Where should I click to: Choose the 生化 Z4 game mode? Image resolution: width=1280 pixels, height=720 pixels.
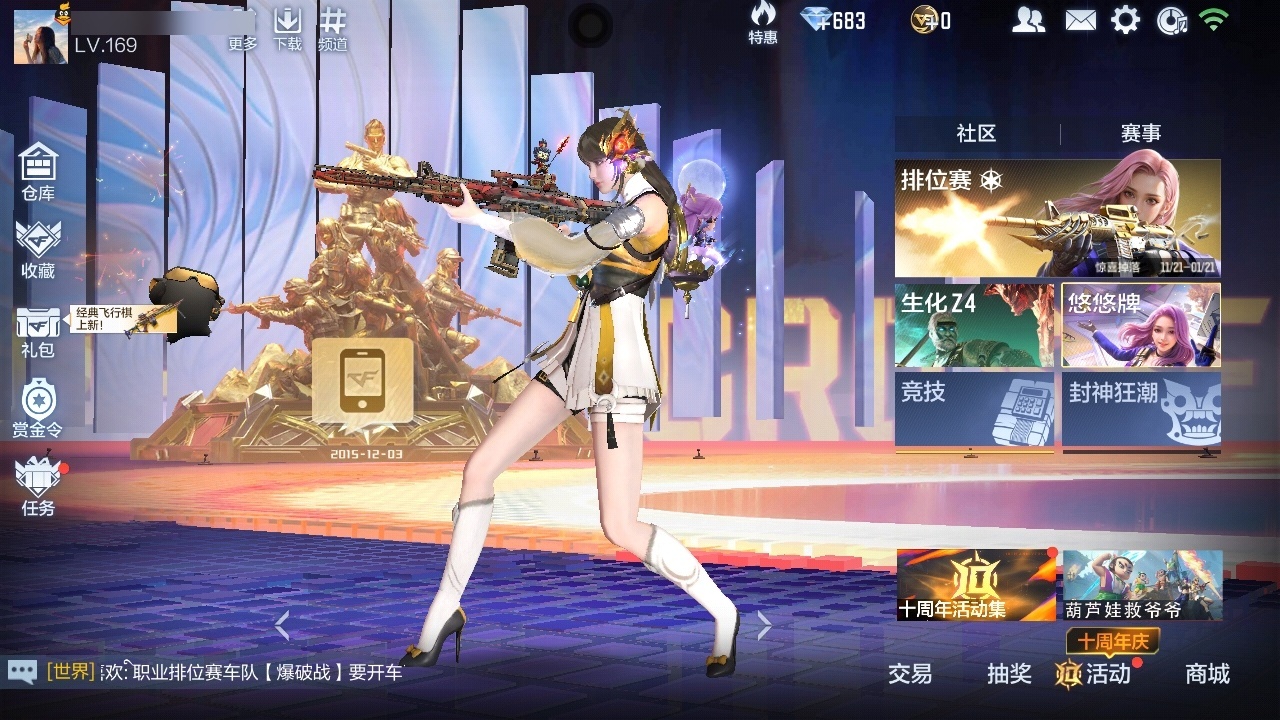tap(974, 326)
